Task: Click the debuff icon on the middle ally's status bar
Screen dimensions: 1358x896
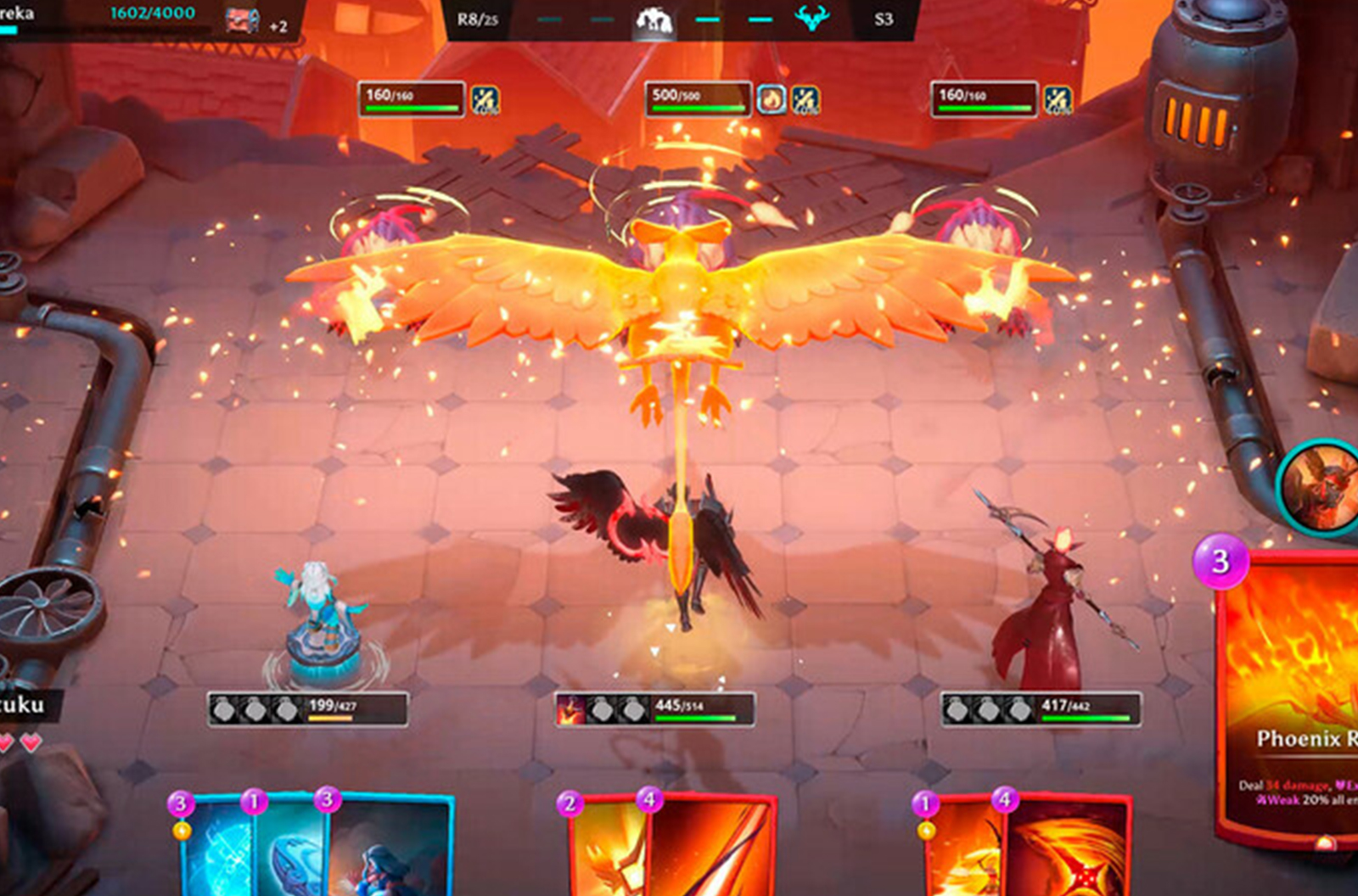Action: click(x=570, y=711)
